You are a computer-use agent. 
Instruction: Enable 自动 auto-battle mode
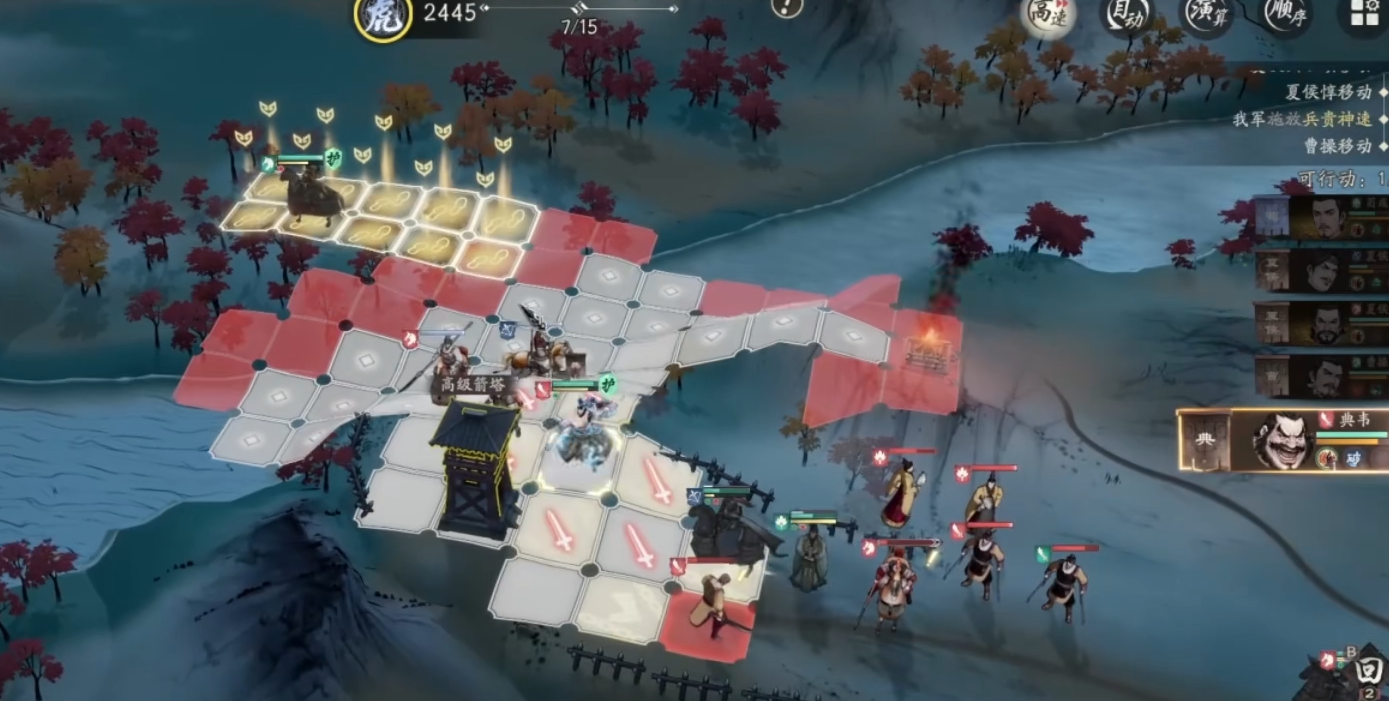(1125, 15)
